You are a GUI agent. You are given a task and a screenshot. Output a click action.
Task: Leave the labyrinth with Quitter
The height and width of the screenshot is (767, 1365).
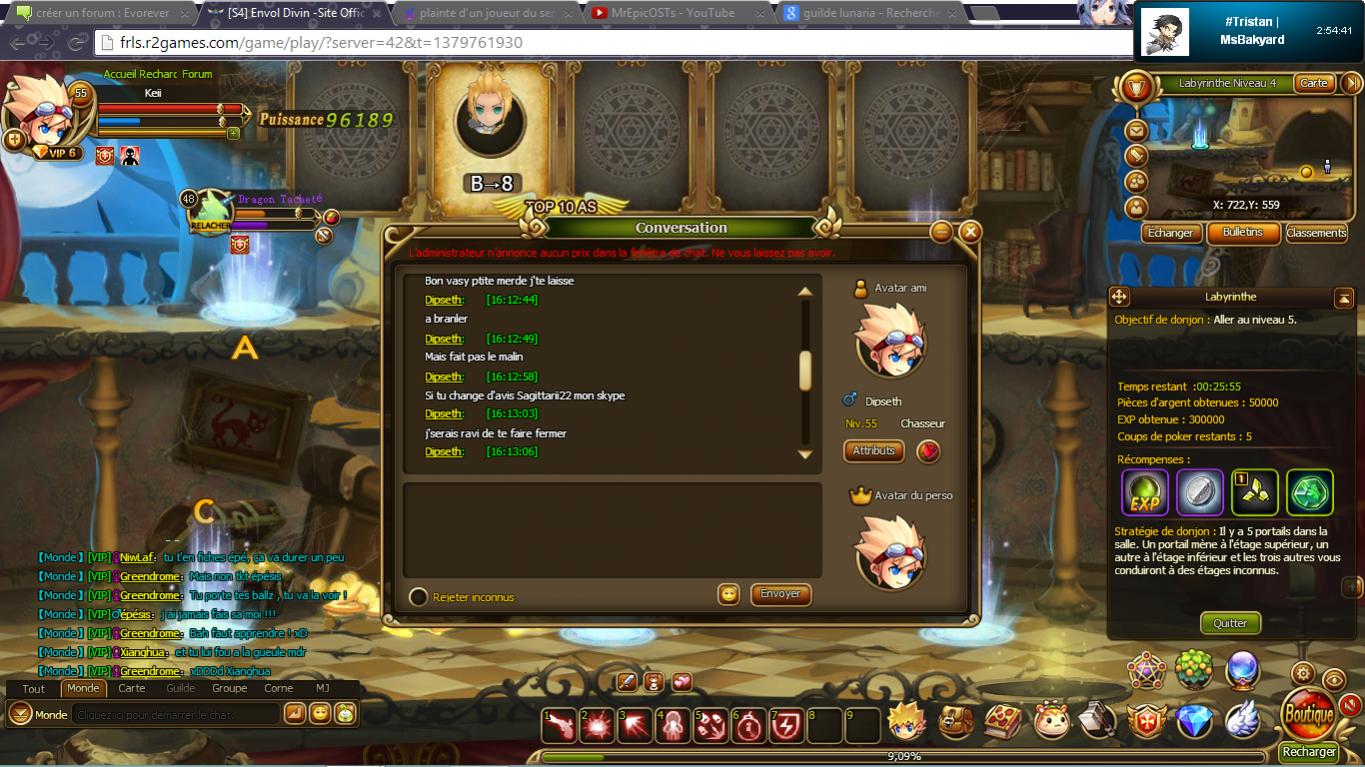coord(1230,623)
